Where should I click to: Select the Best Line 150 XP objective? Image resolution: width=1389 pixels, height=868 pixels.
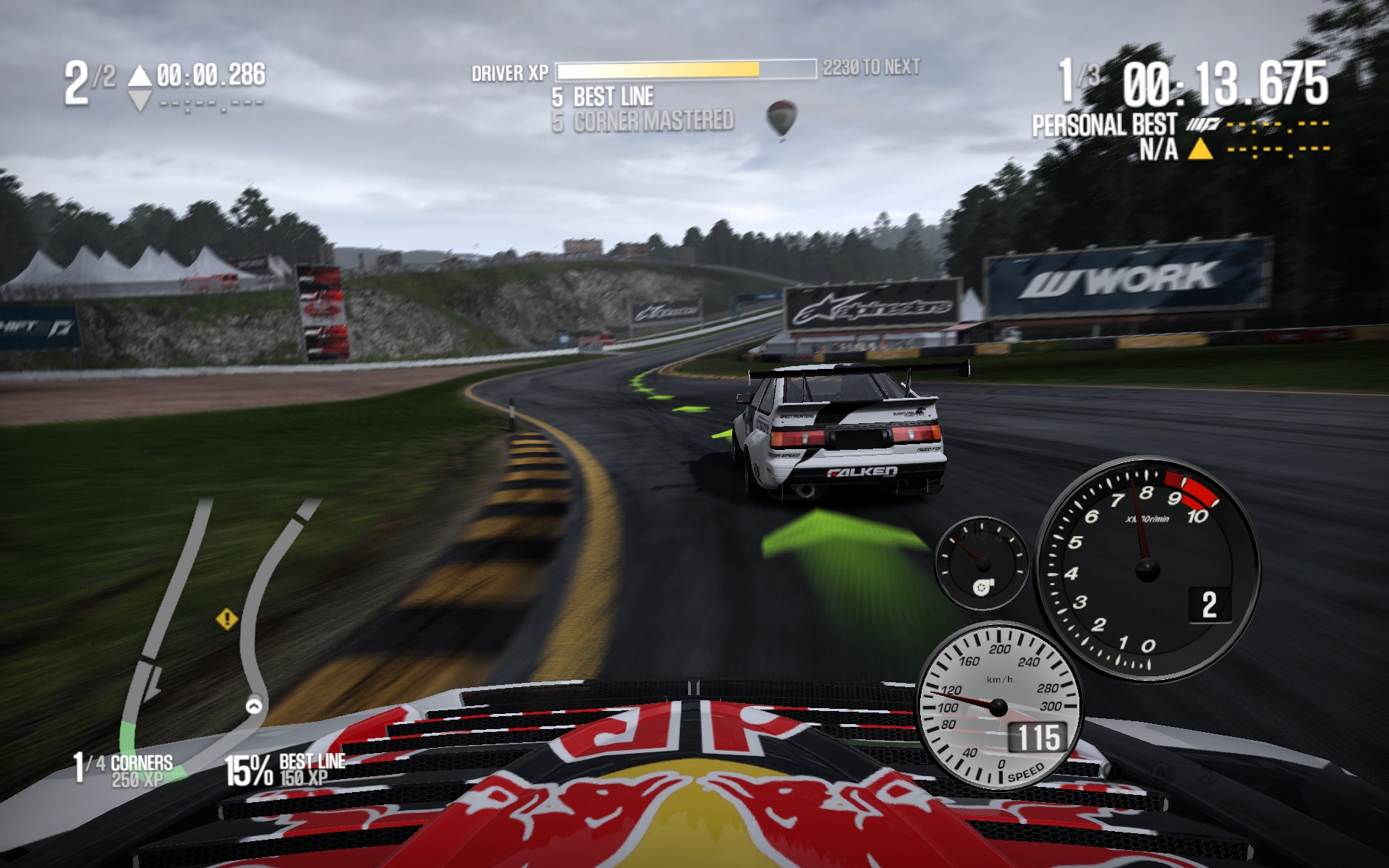(286, 770)
